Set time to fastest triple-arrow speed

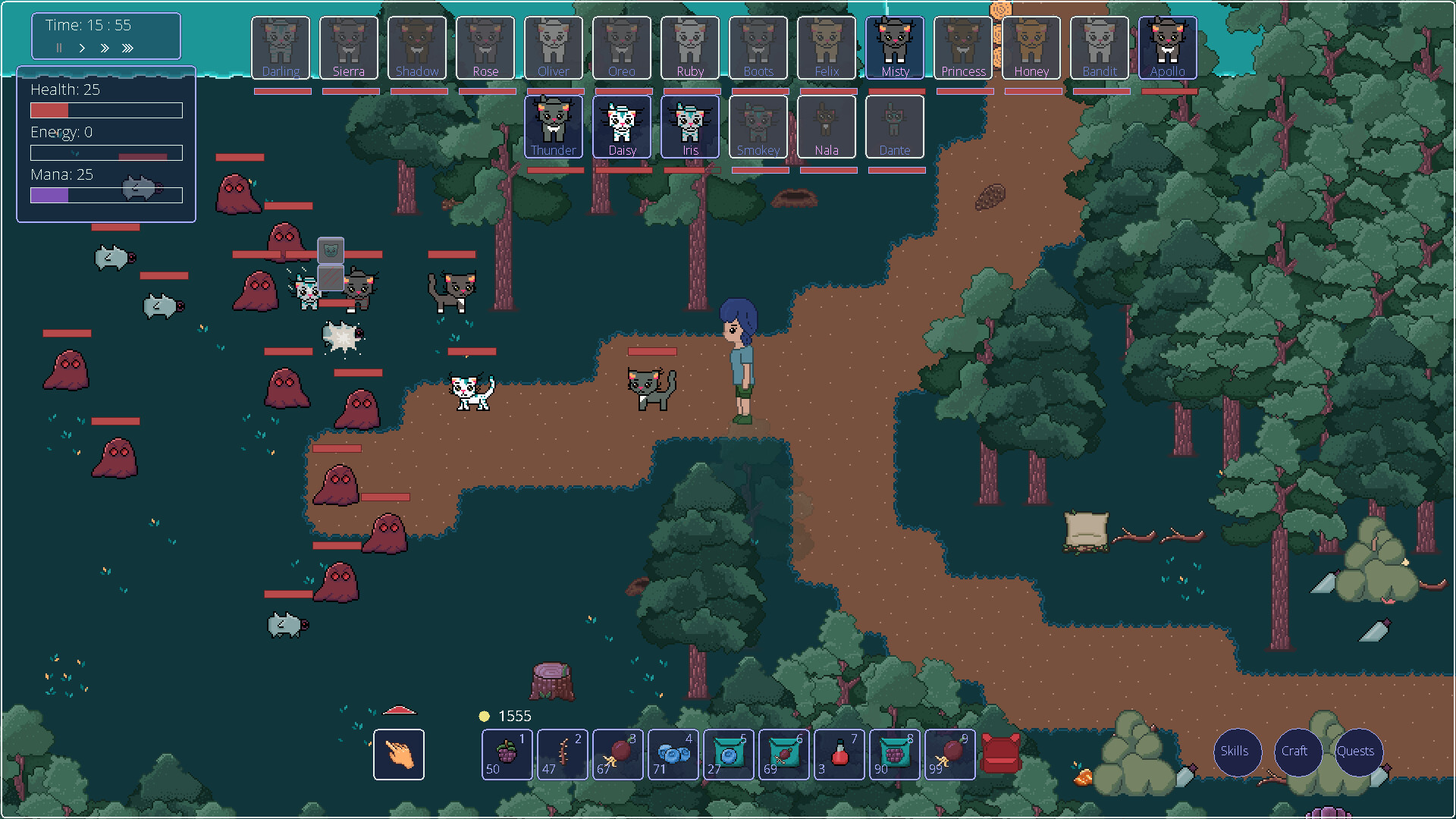point(128,48)
